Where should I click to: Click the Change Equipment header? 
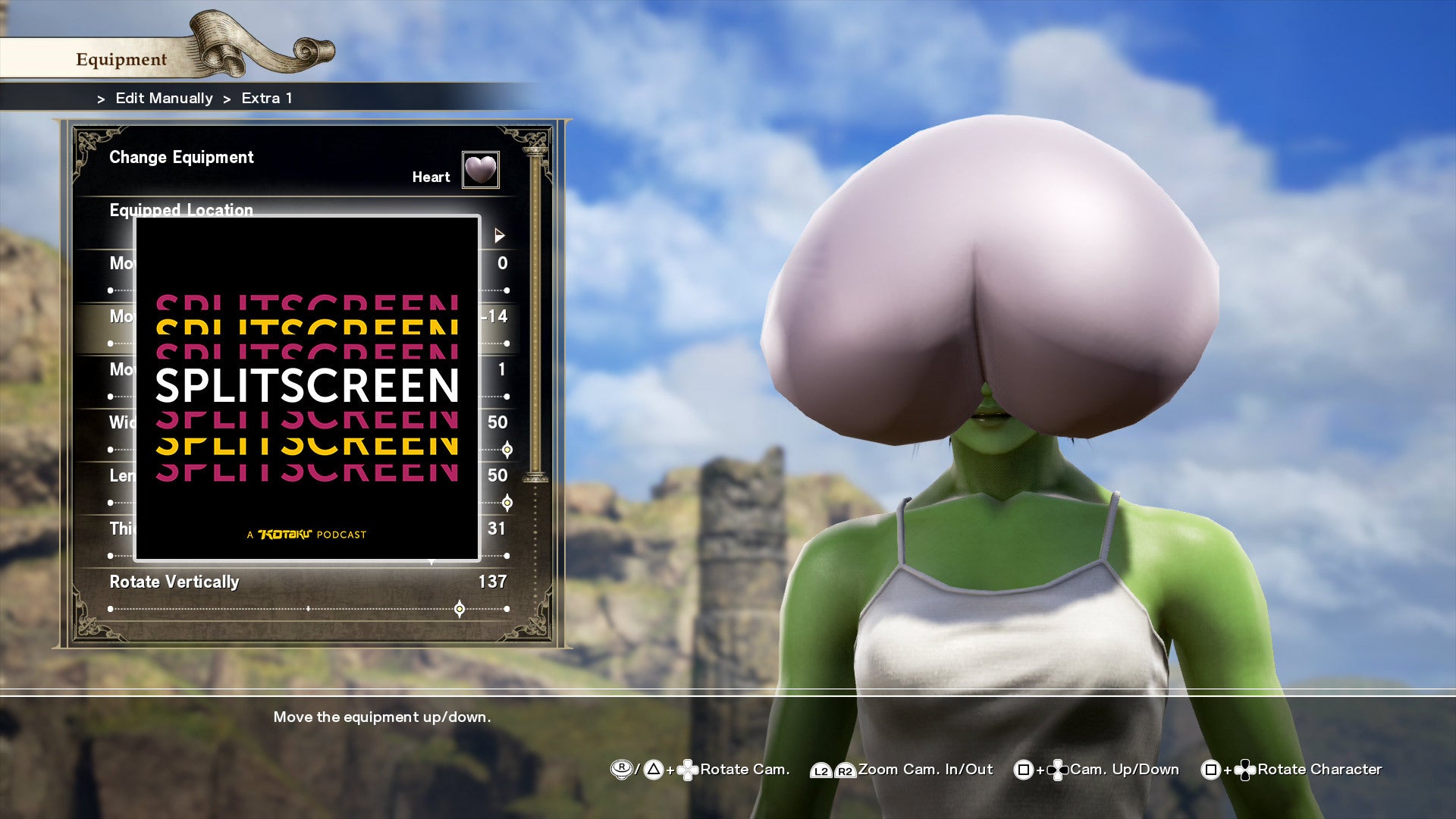(x=181, y=157)
